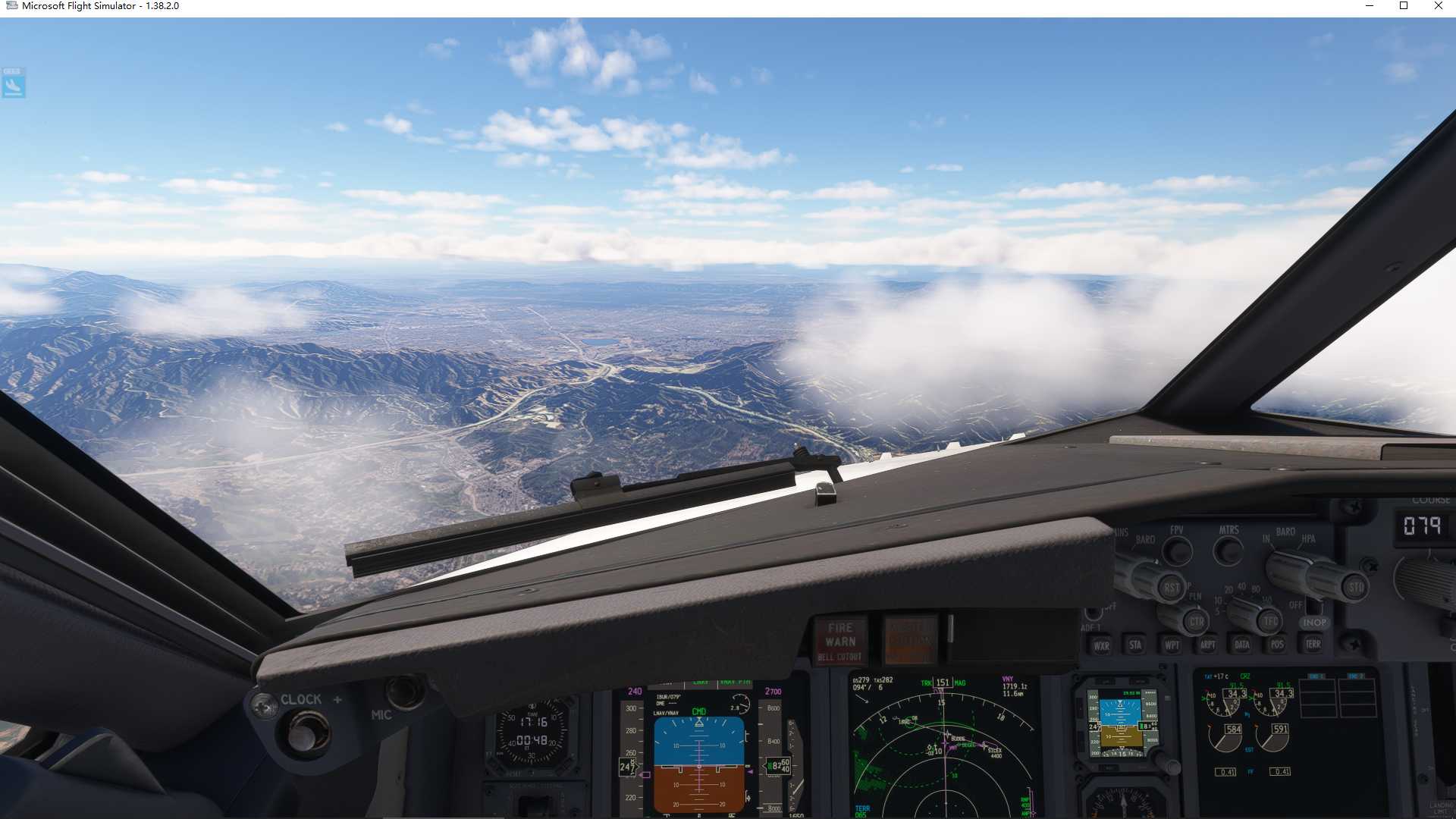Screen dimensions: 1456x819
Task: Show waypoints using the WPT button
Action: pyautogui.click(x=1173, y=646)
